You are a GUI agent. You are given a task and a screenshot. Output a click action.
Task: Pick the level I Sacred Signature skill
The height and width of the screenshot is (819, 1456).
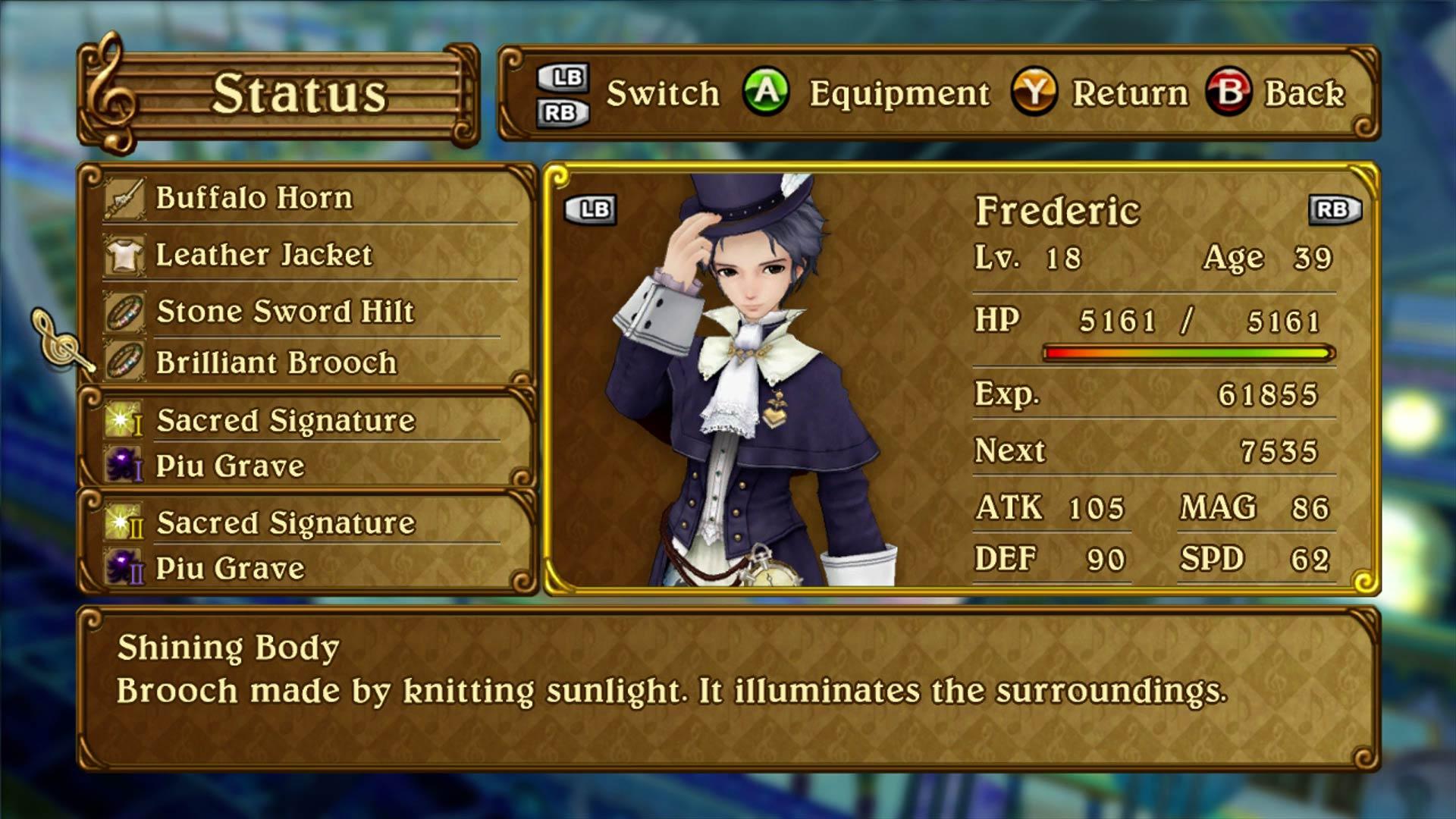tap(285, 421)
